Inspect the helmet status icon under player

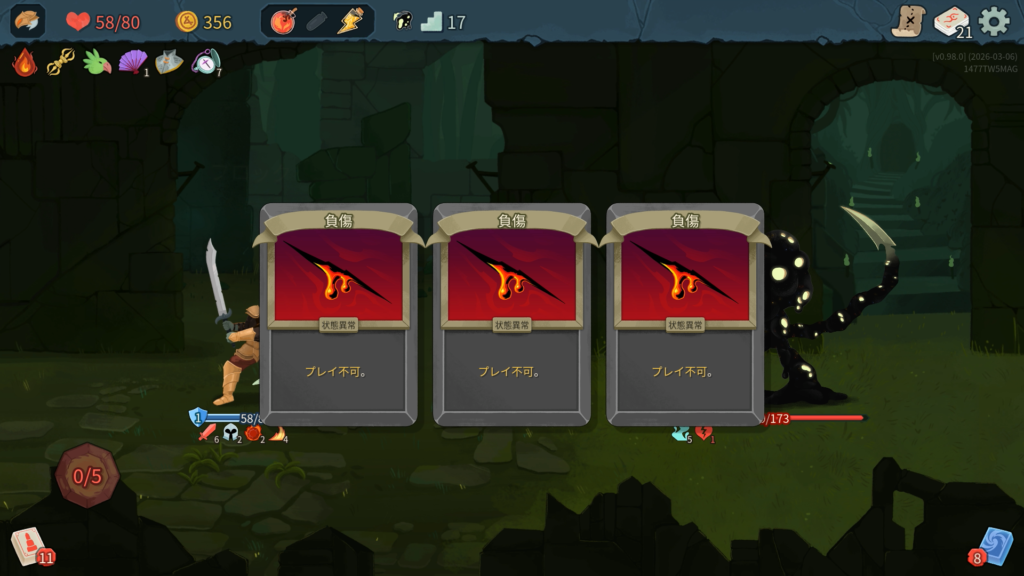click(x=231, y=433)
